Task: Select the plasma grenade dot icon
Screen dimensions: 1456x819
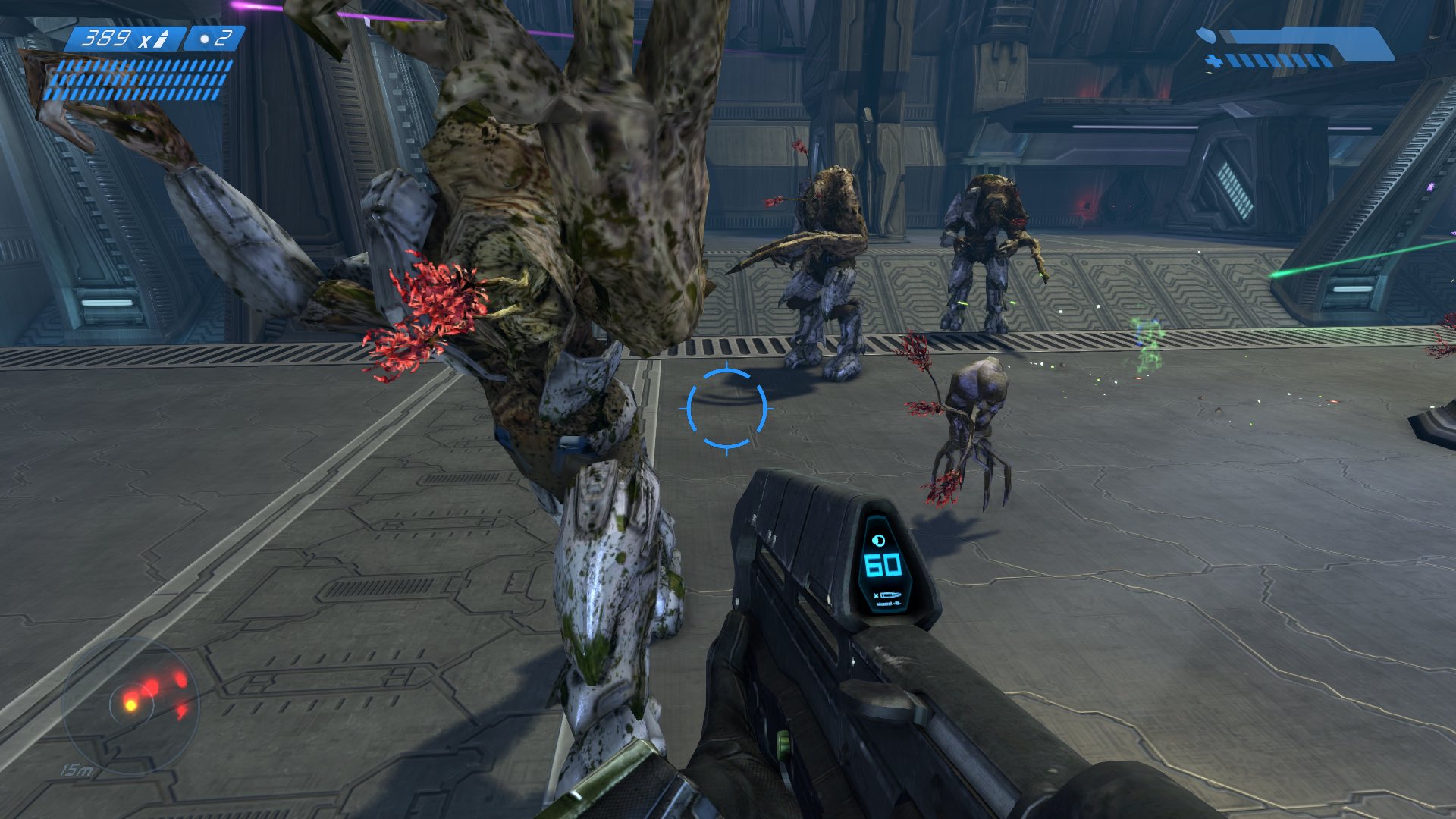Action: (202, 38)
